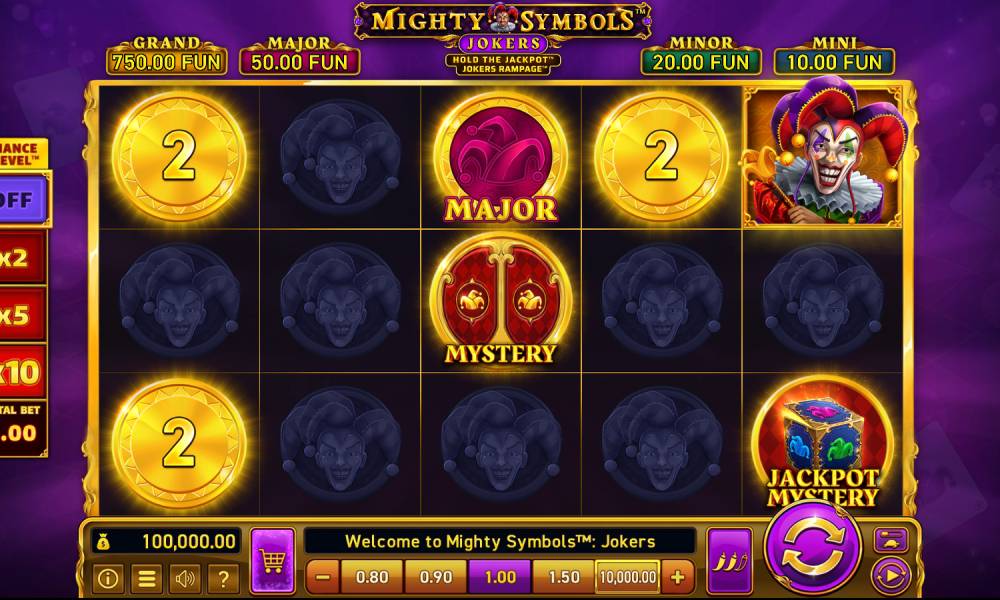
Task: Turn the Chance Level to OFF
Action: (x=20, y=198)
